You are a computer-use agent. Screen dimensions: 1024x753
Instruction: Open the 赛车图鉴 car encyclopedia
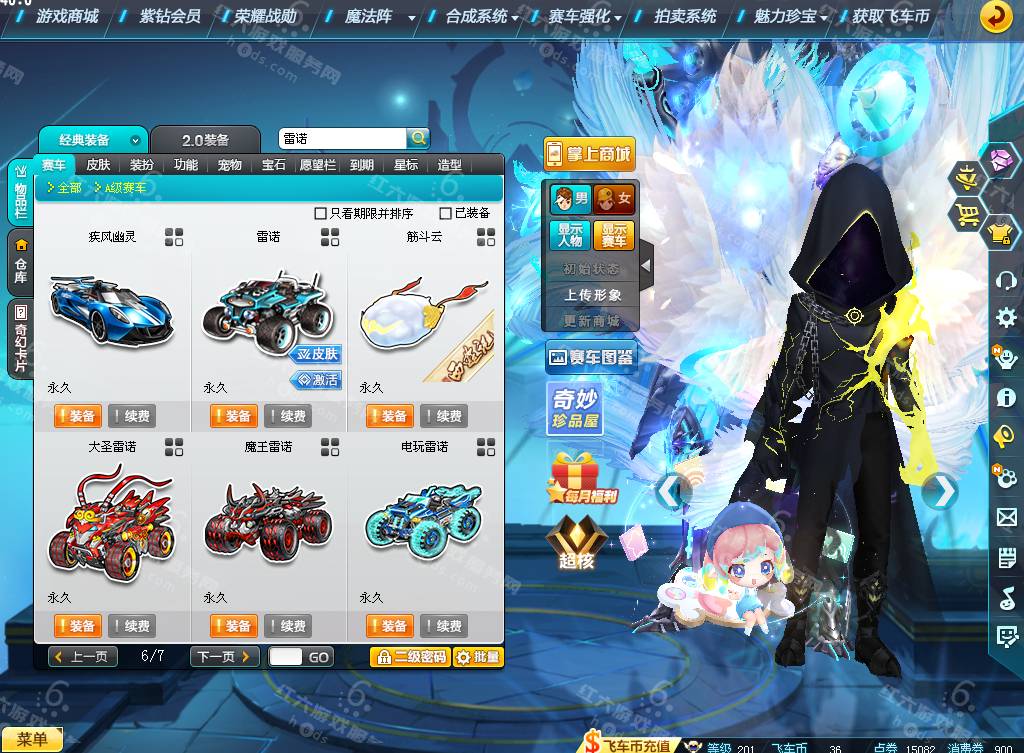point(591,357)
